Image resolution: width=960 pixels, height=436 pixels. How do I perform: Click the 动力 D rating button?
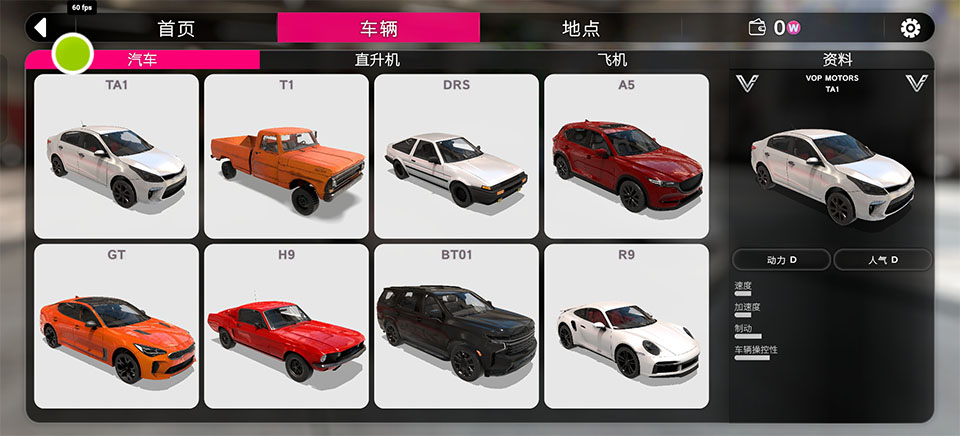click(x=781, y=260)
